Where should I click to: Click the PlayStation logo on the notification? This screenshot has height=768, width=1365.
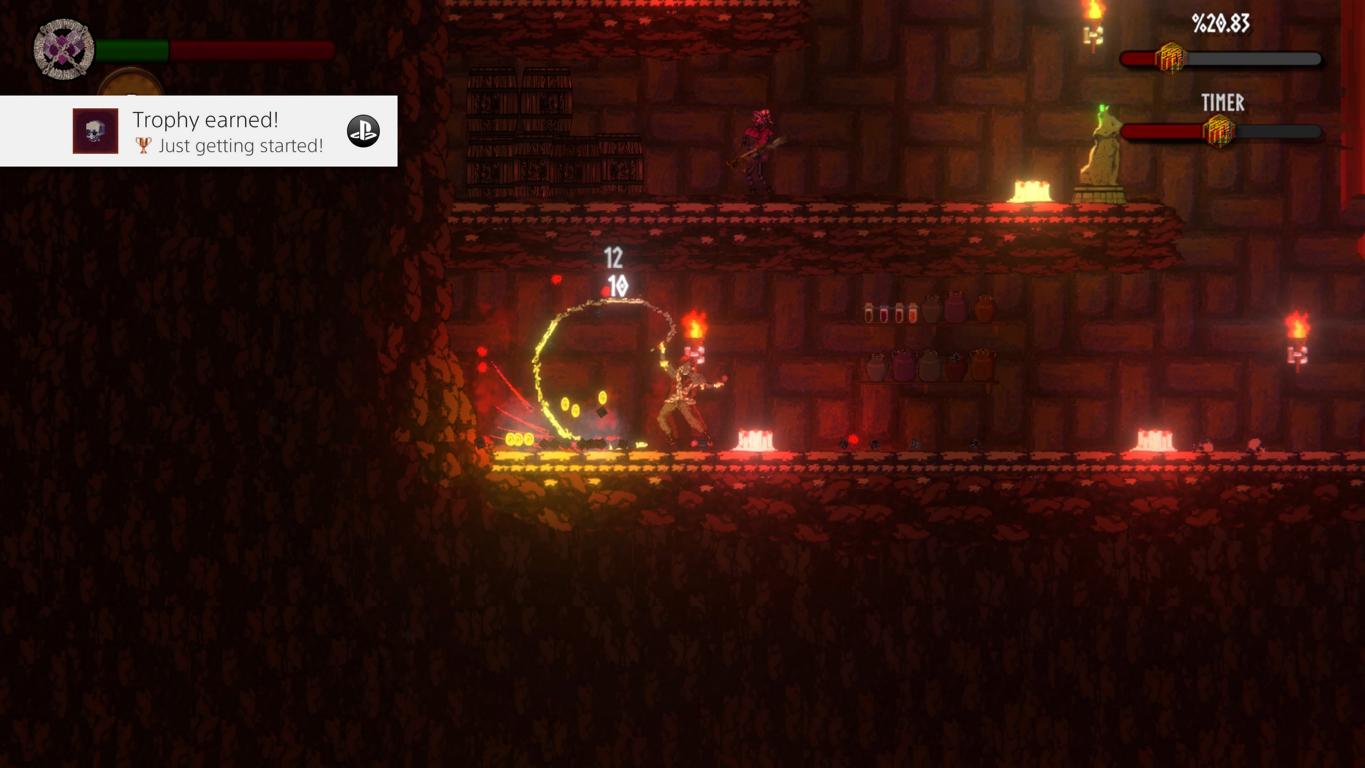click(363, 131)
